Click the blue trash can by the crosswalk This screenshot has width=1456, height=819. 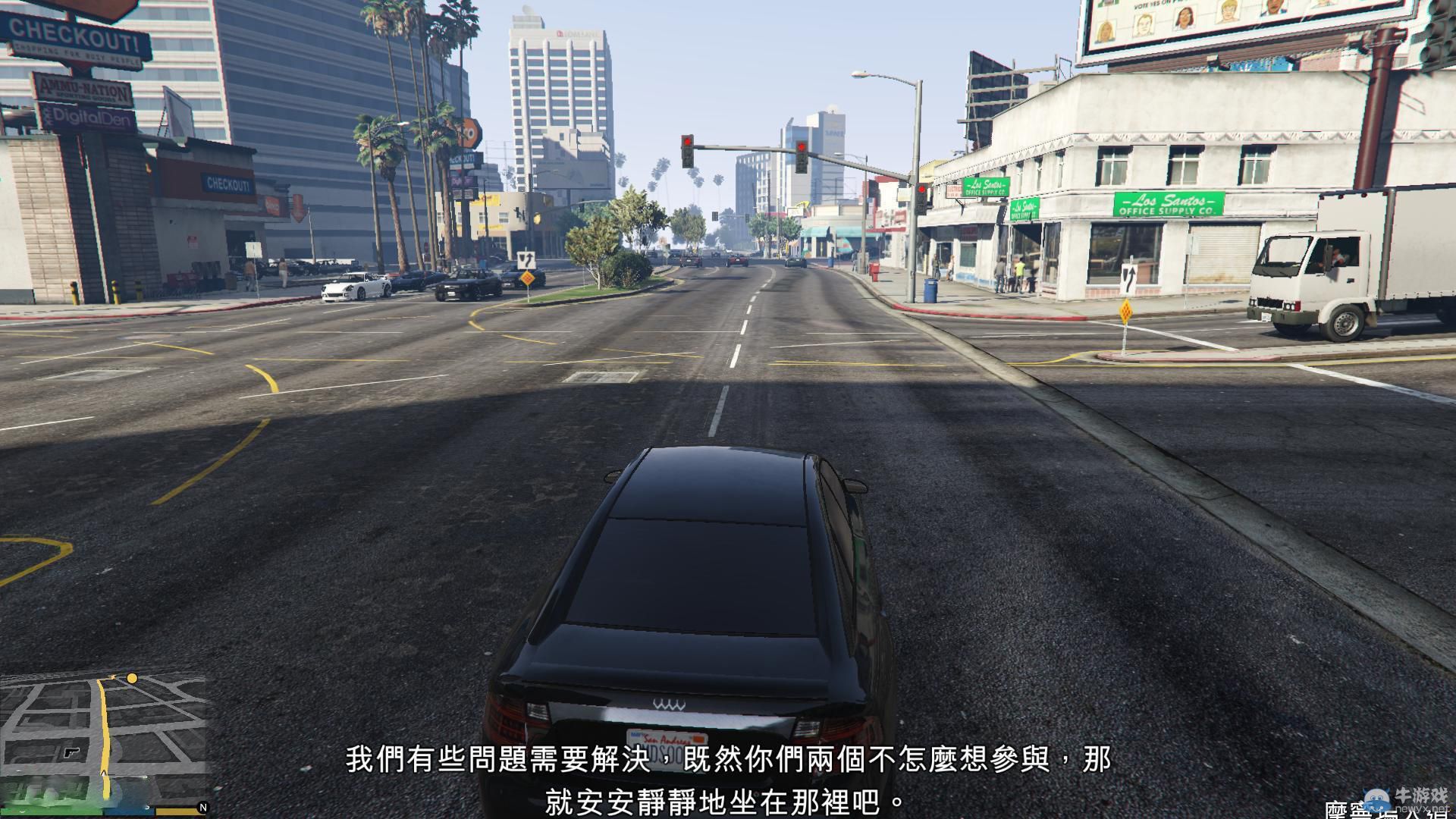tap(930, 290)
